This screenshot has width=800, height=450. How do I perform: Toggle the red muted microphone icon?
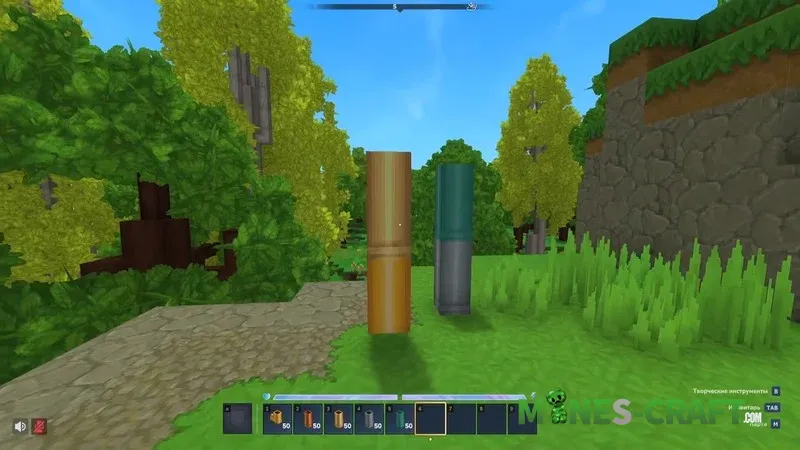coord(39,426)
